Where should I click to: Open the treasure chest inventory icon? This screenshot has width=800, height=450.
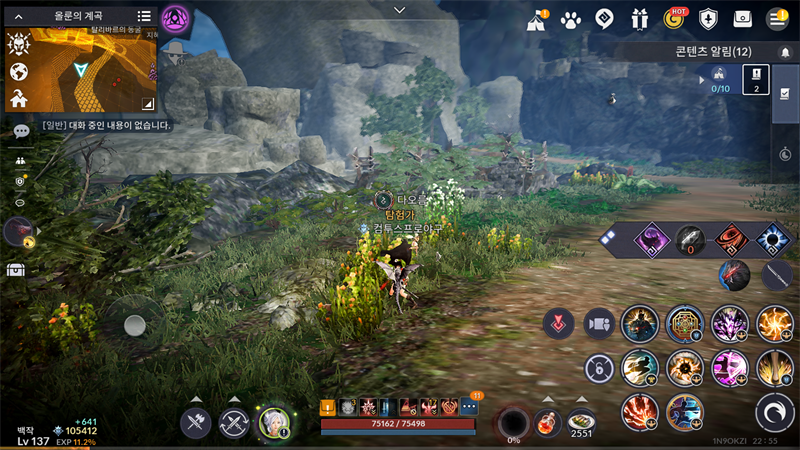[x=15, y=270]
